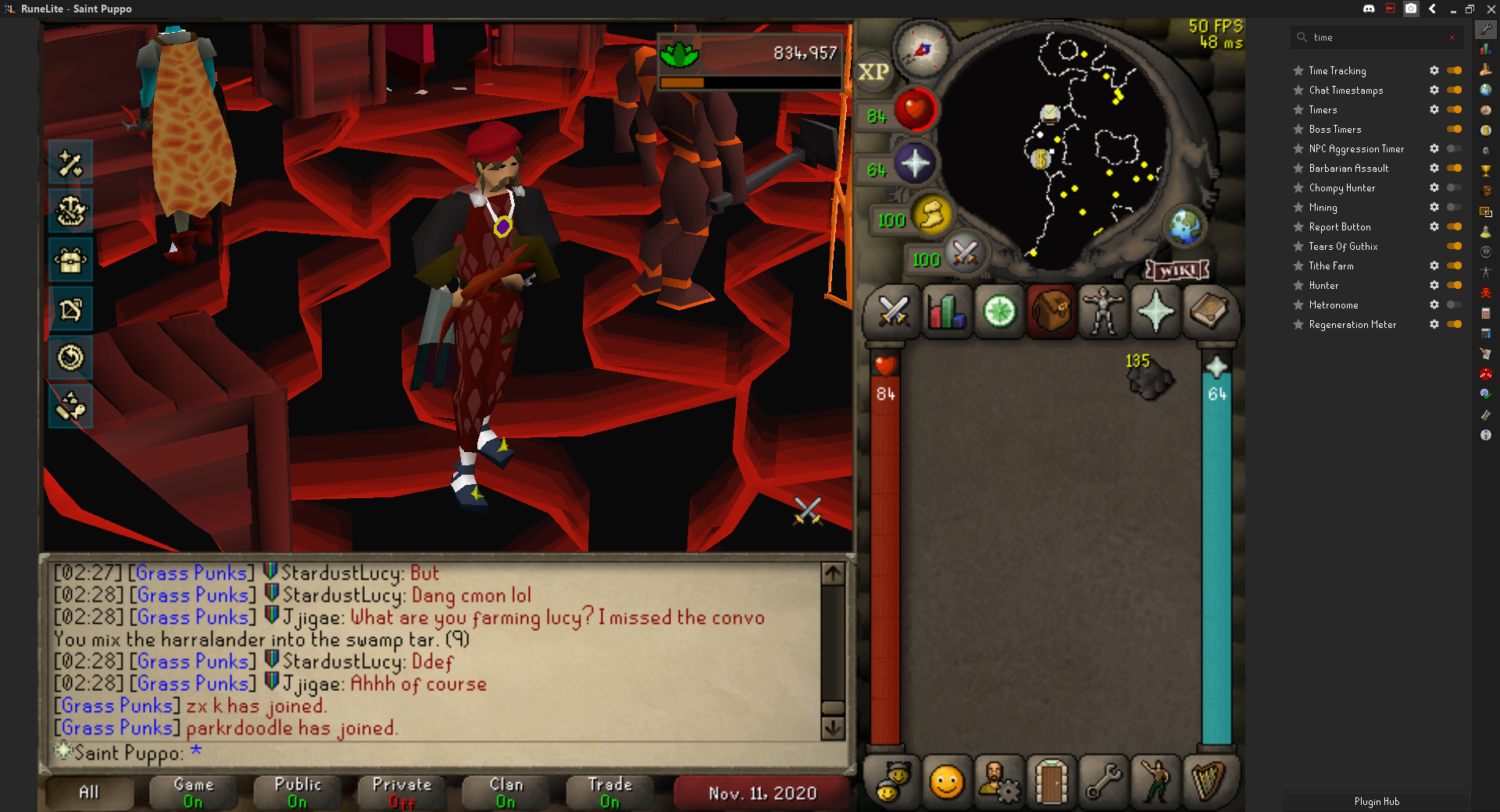Show the Inventory tab

click(1051, 312)
